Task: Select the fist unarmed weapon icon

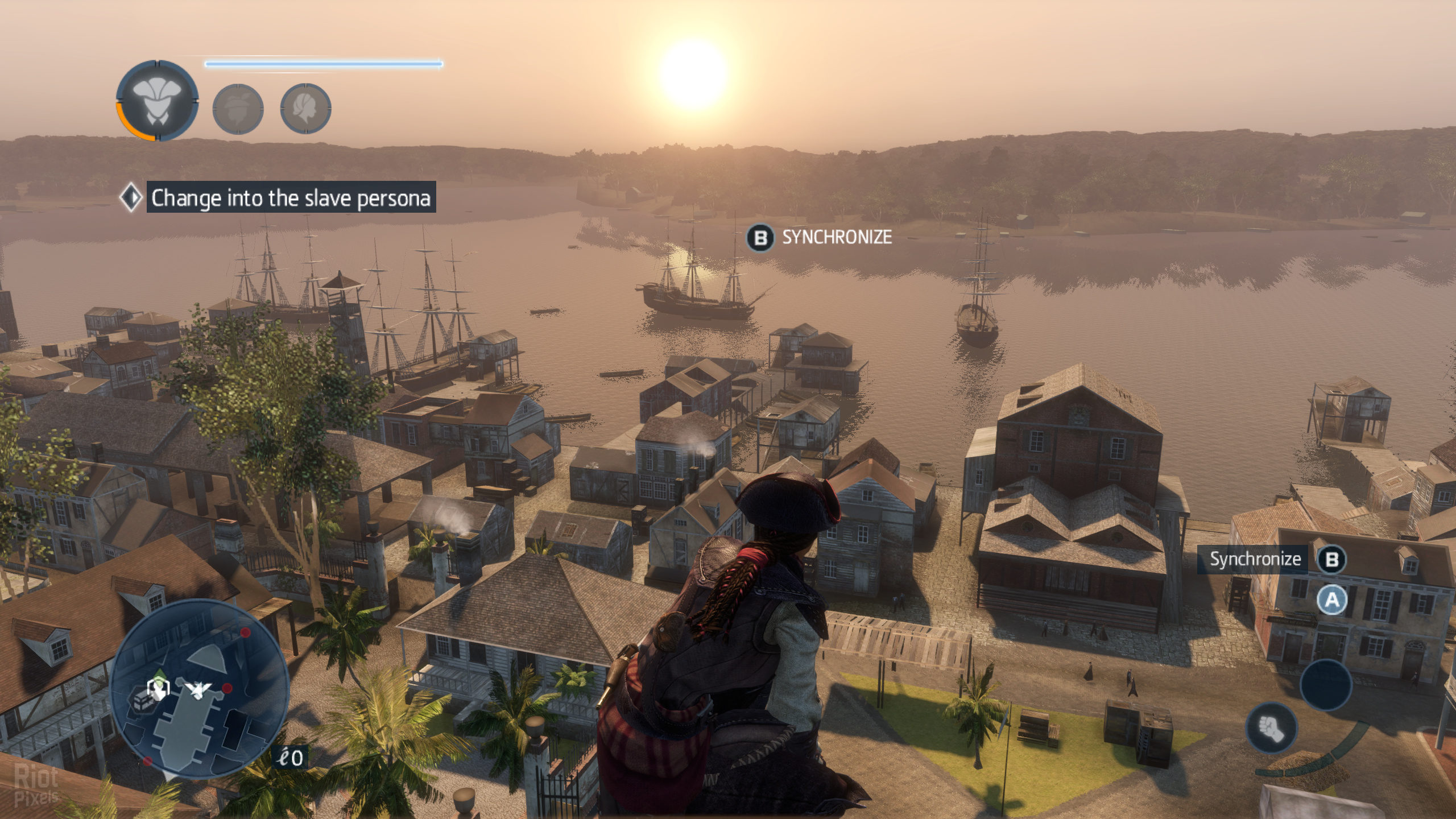Action: 1271,729
